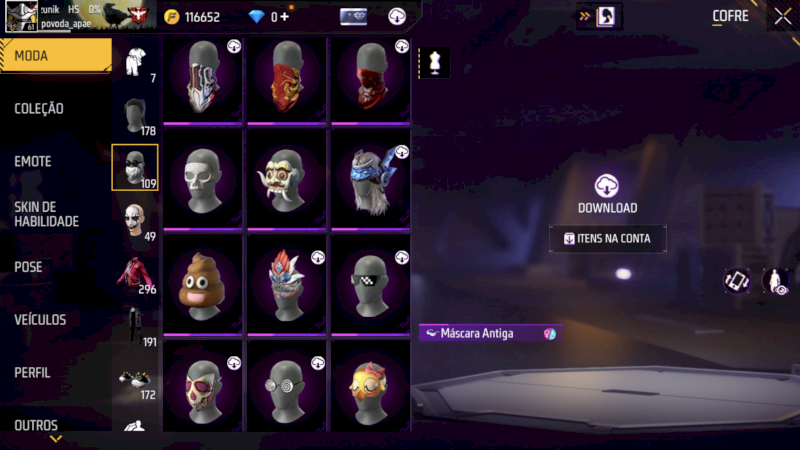Switch to the EMOTE tab
This screenshot has width=800, height=450.
(33, 162)
